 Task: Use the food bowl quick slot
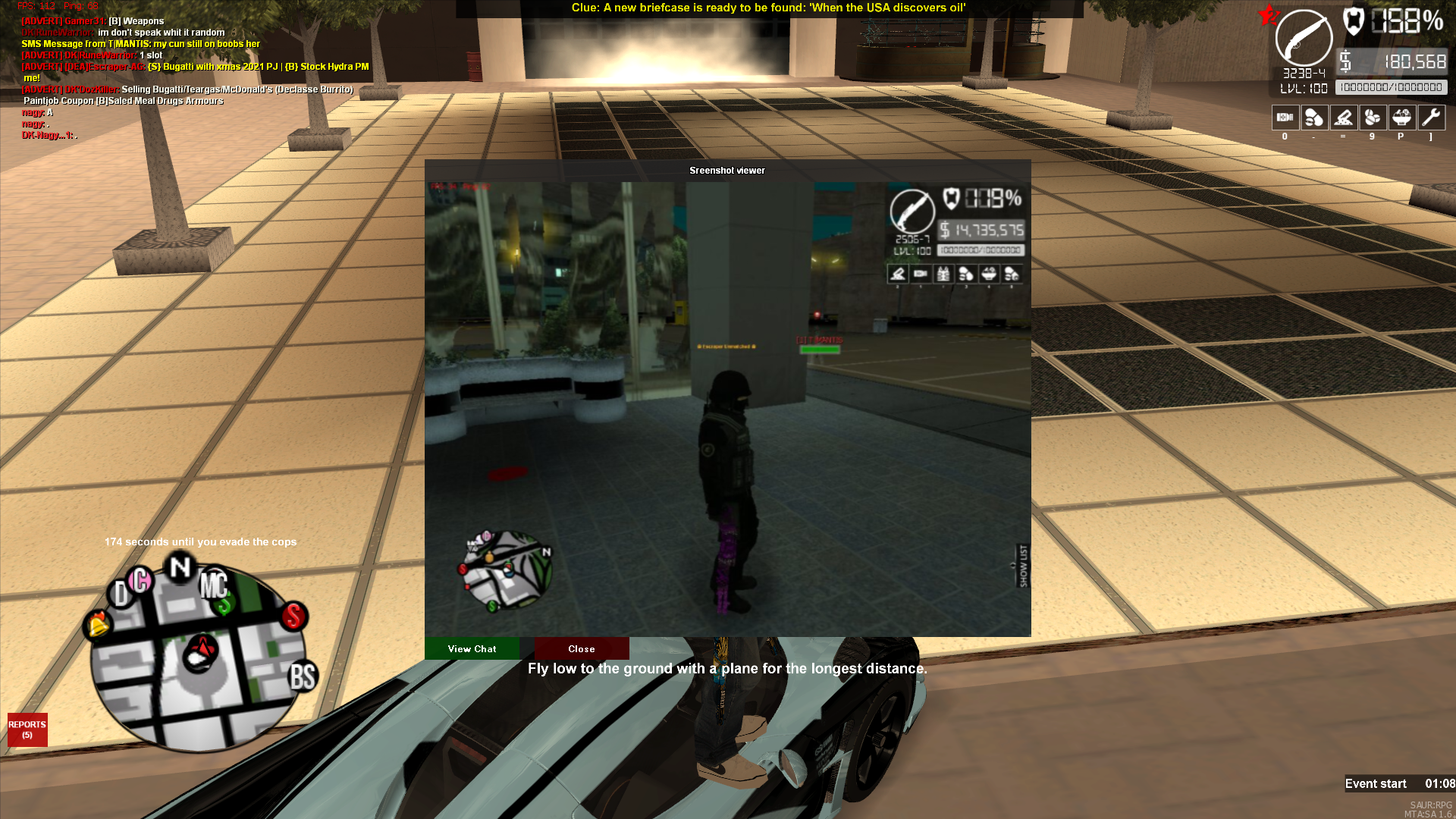click(1401, 118)
